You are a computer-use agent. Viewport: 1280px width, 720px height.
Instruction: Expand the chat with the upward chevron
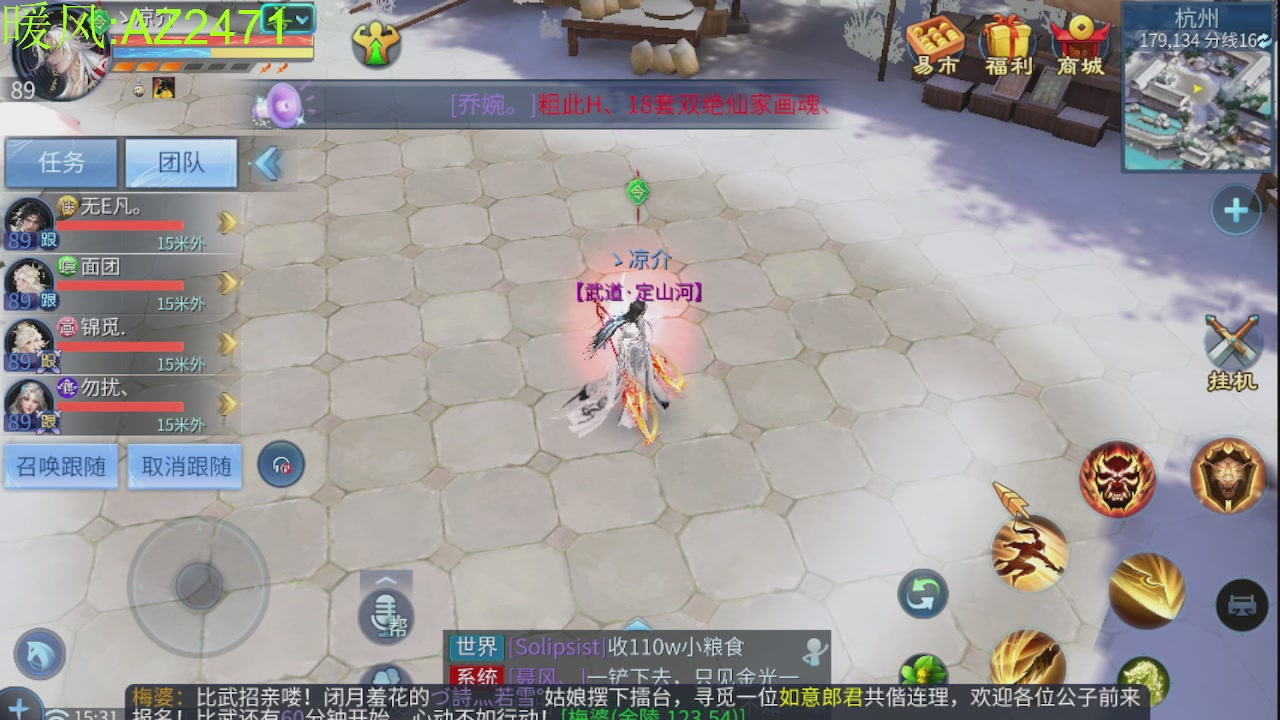[x=385, y=580]
